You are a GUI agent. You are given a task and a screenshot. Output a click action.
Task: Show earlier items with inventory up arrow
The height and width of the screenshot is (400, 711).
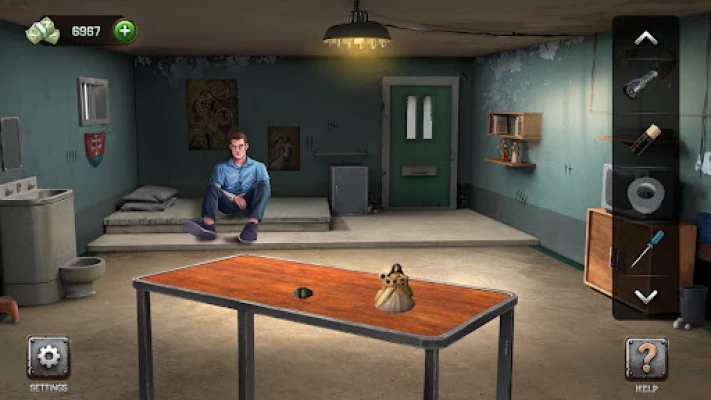click(x=646, y=38)
